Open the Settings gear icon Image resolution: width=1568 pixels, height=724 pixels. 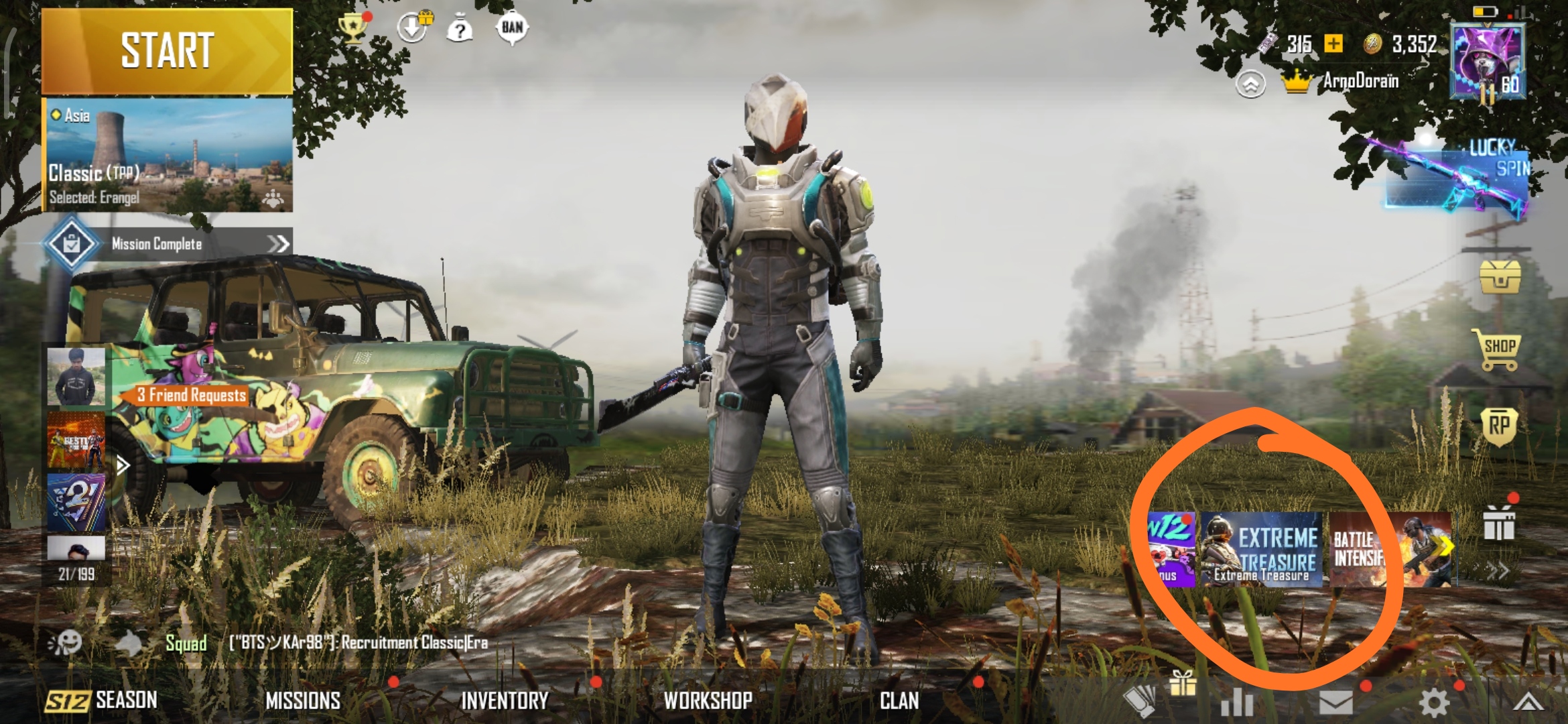click(x=1433, y=703)
